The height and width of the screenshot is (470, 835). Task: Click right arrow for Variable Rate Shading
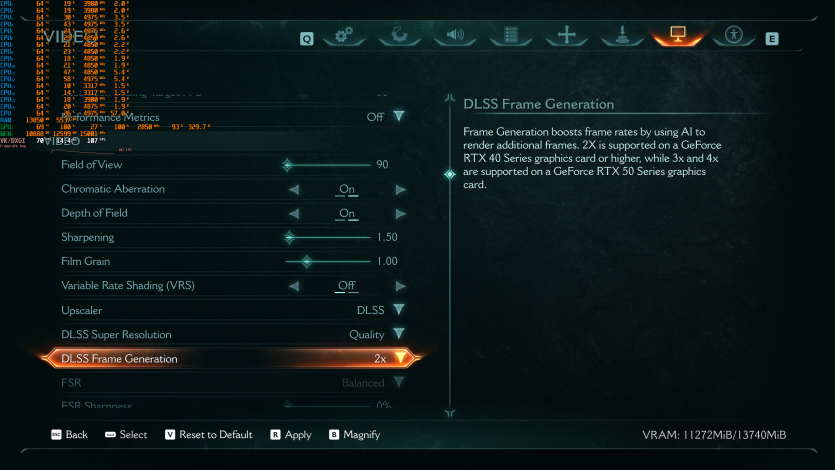400,286
